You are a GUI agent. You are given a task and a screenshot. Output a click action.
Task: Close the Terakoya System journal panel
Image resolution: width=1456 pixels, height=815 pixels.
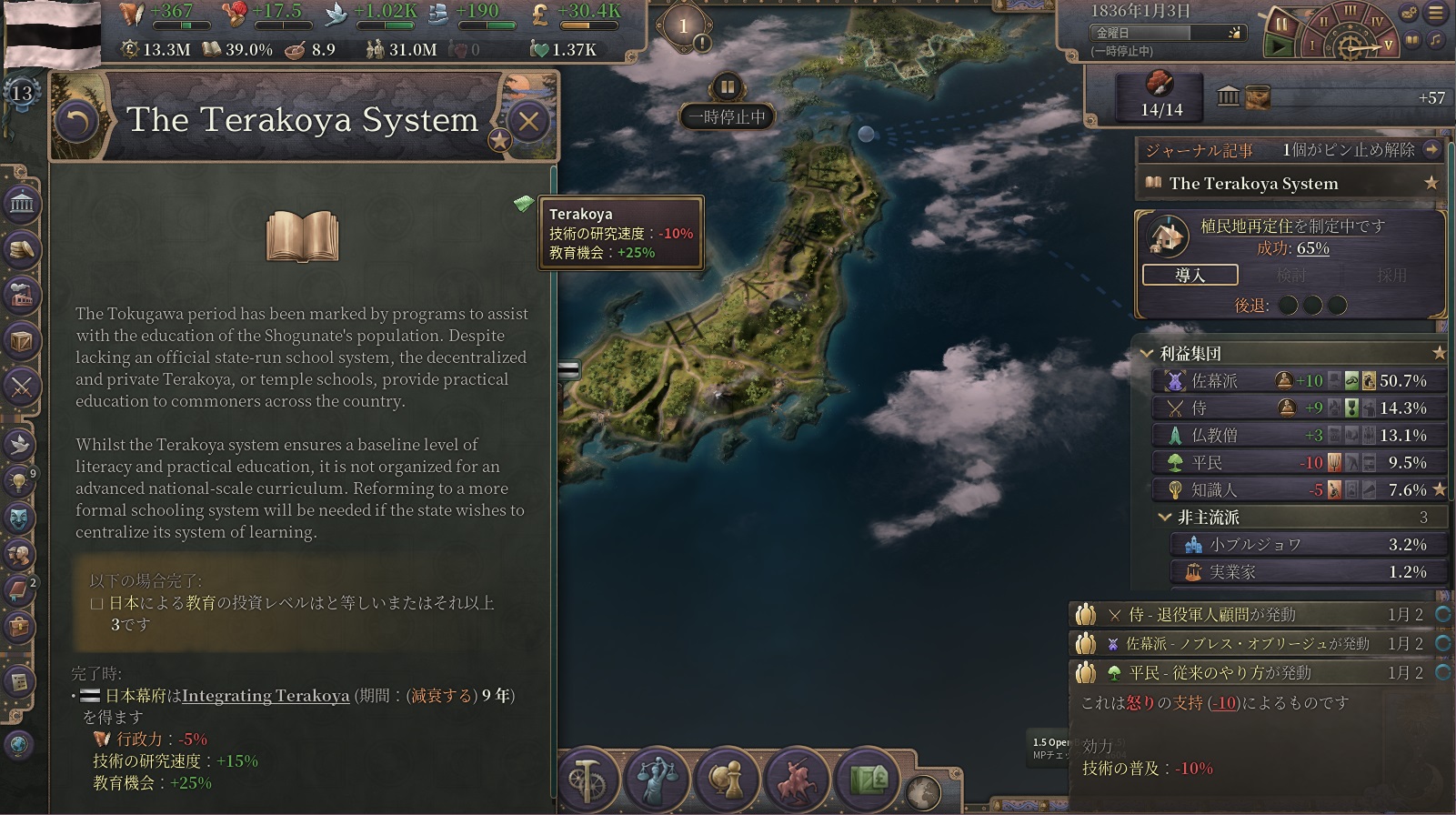point(528,121)
